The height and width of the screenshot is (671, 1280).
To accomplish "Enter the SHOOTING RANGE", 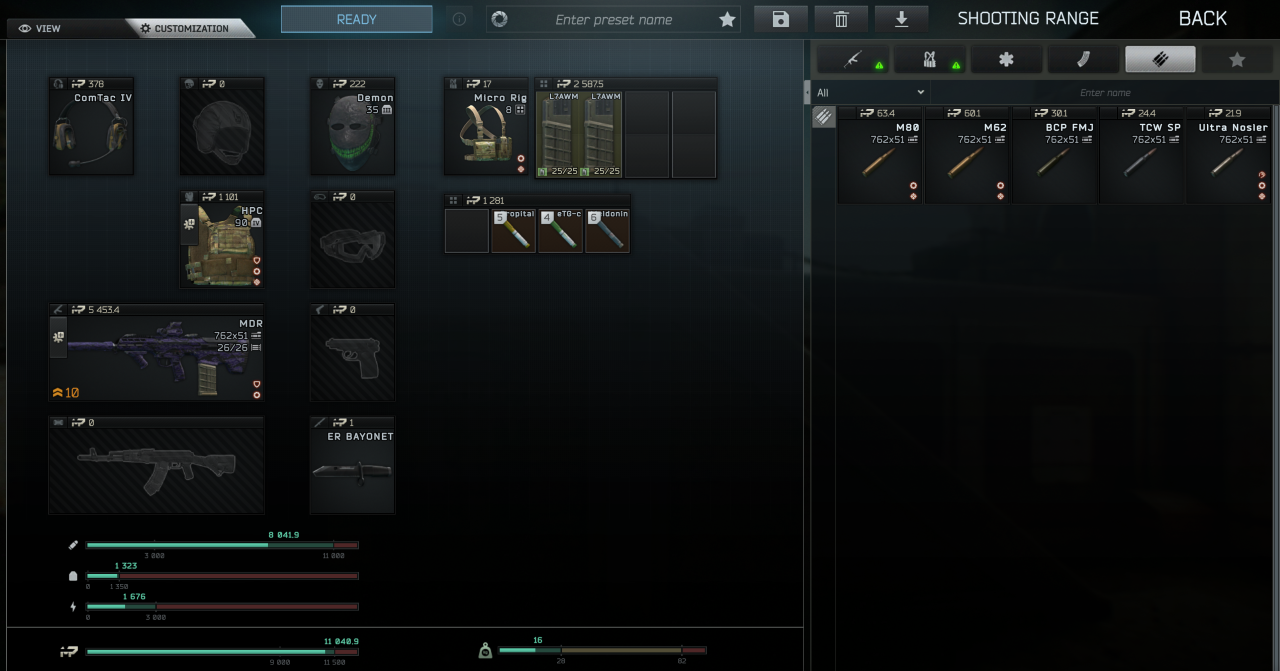I will tap(1028, 19).
